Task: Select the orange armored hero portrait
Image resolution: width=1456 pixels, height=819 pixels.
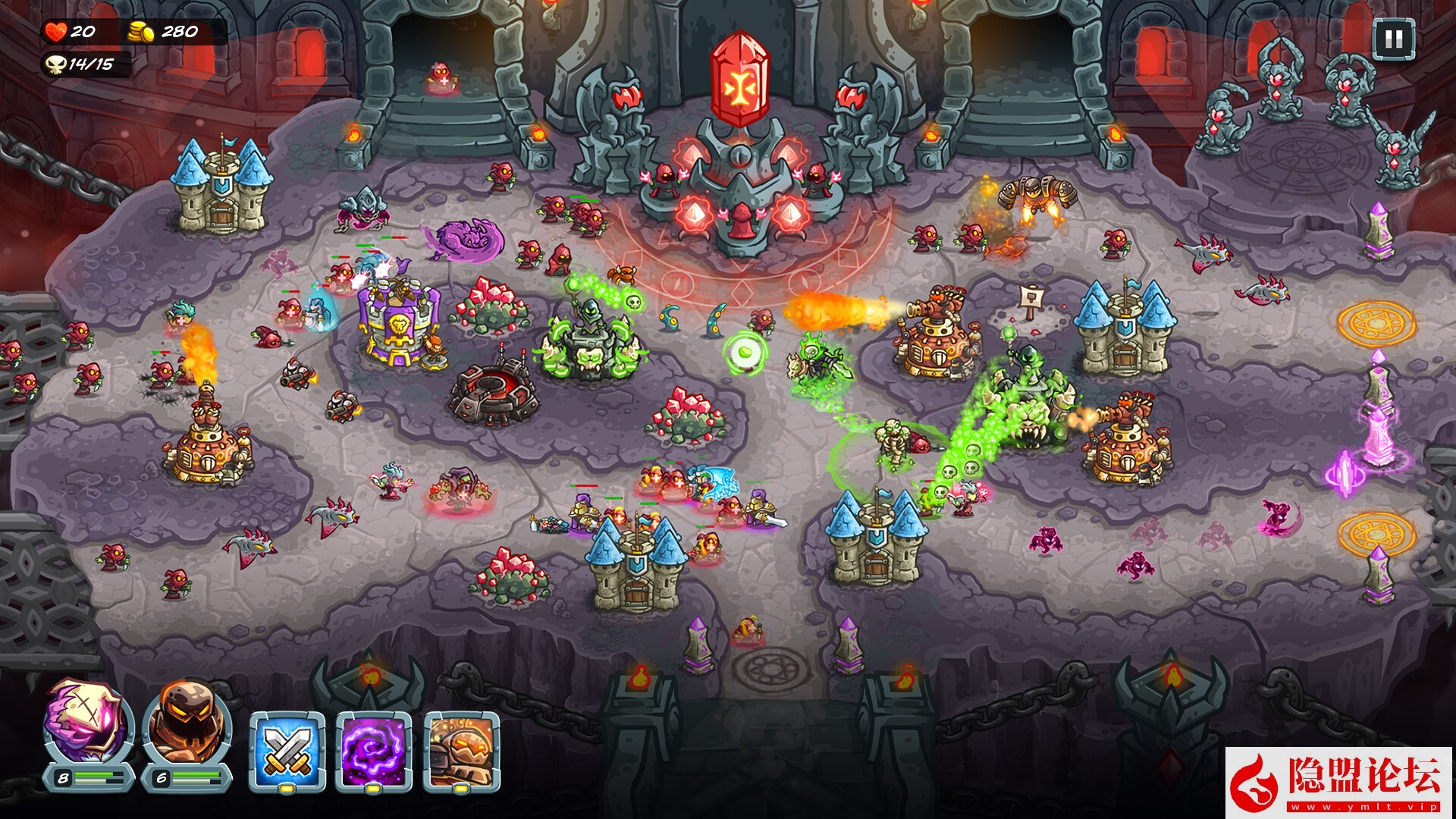Action: tap(187, 723)
